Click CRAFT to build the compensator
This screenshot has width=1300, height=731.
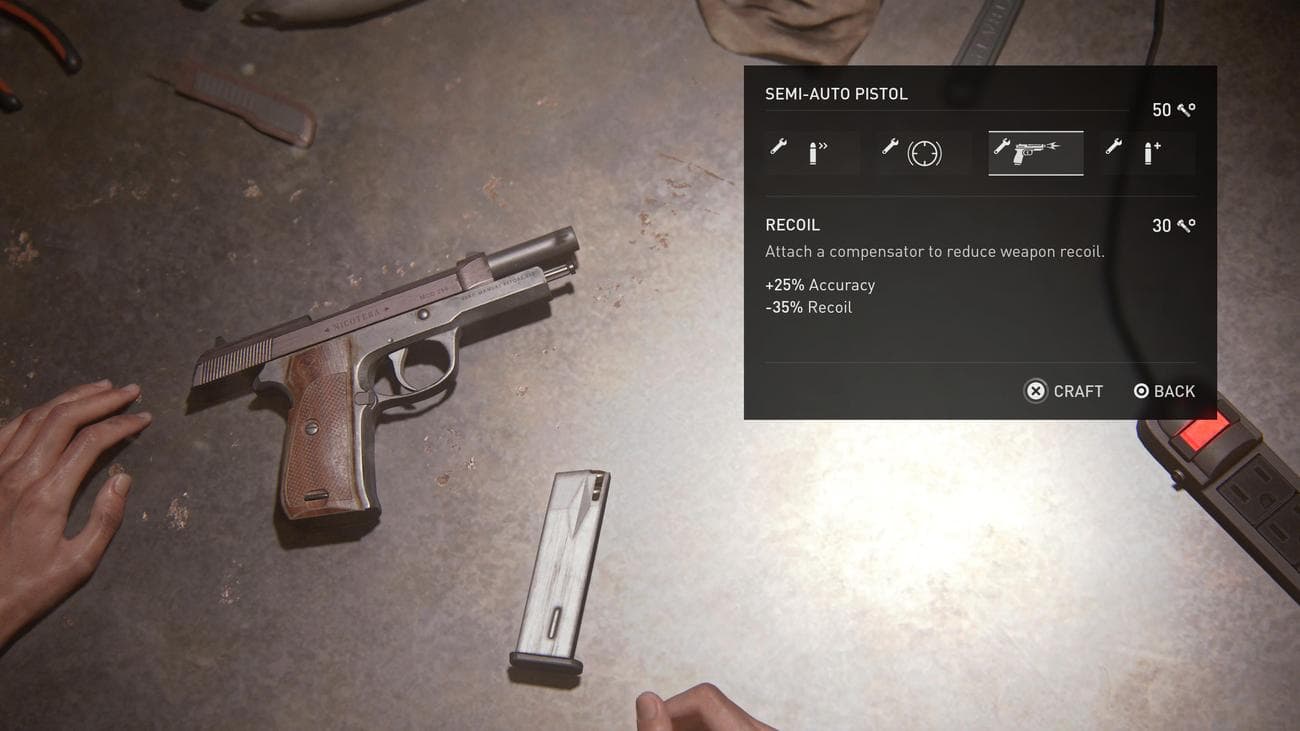(x=1077, y=390)
